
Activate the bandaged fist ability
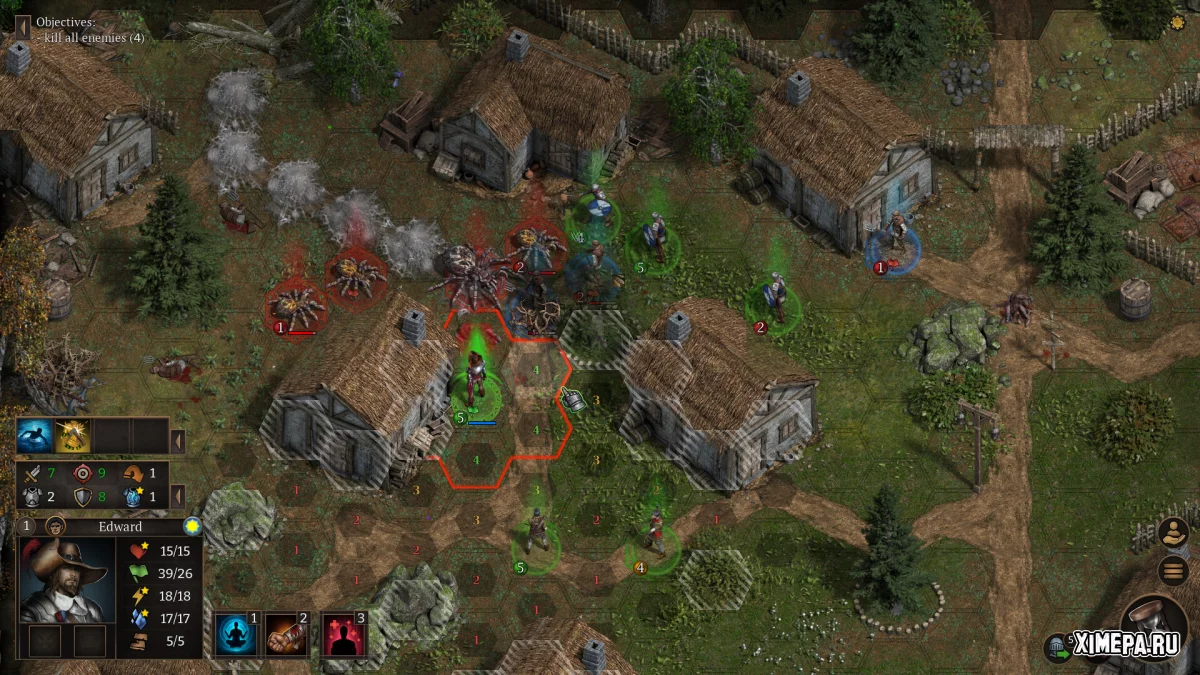pyautogui.click(x=287, y=636)
